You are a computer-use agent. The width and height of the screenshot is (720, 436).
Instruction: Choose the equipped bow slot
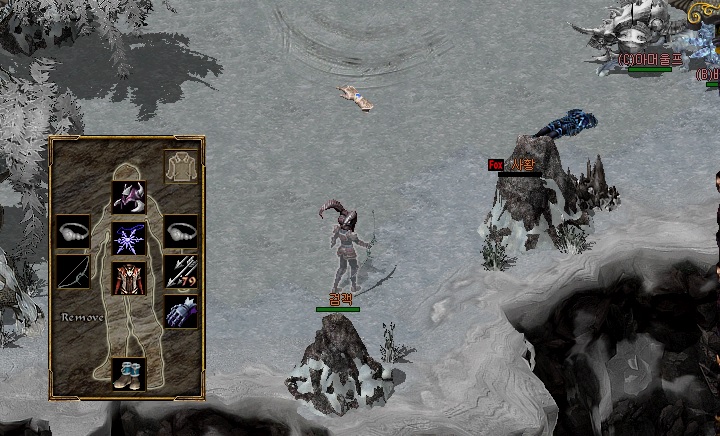pyautogui.click(x=73, y=271)
